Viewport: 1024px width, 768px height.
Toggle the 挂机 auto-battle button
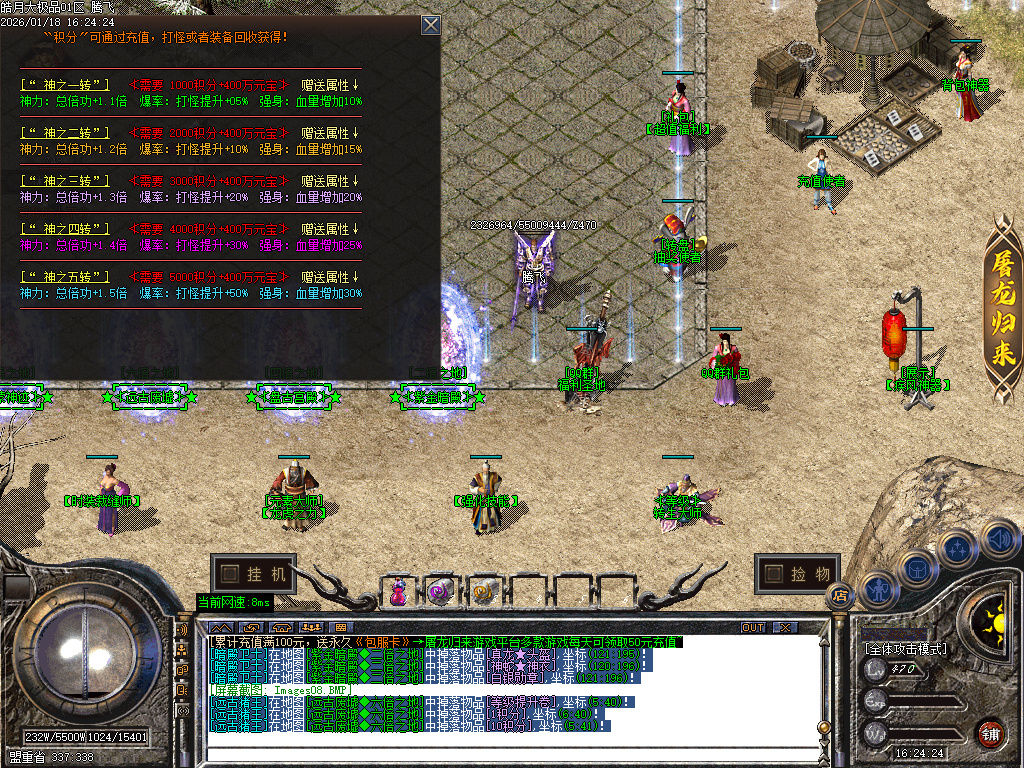tap(254, 574)
